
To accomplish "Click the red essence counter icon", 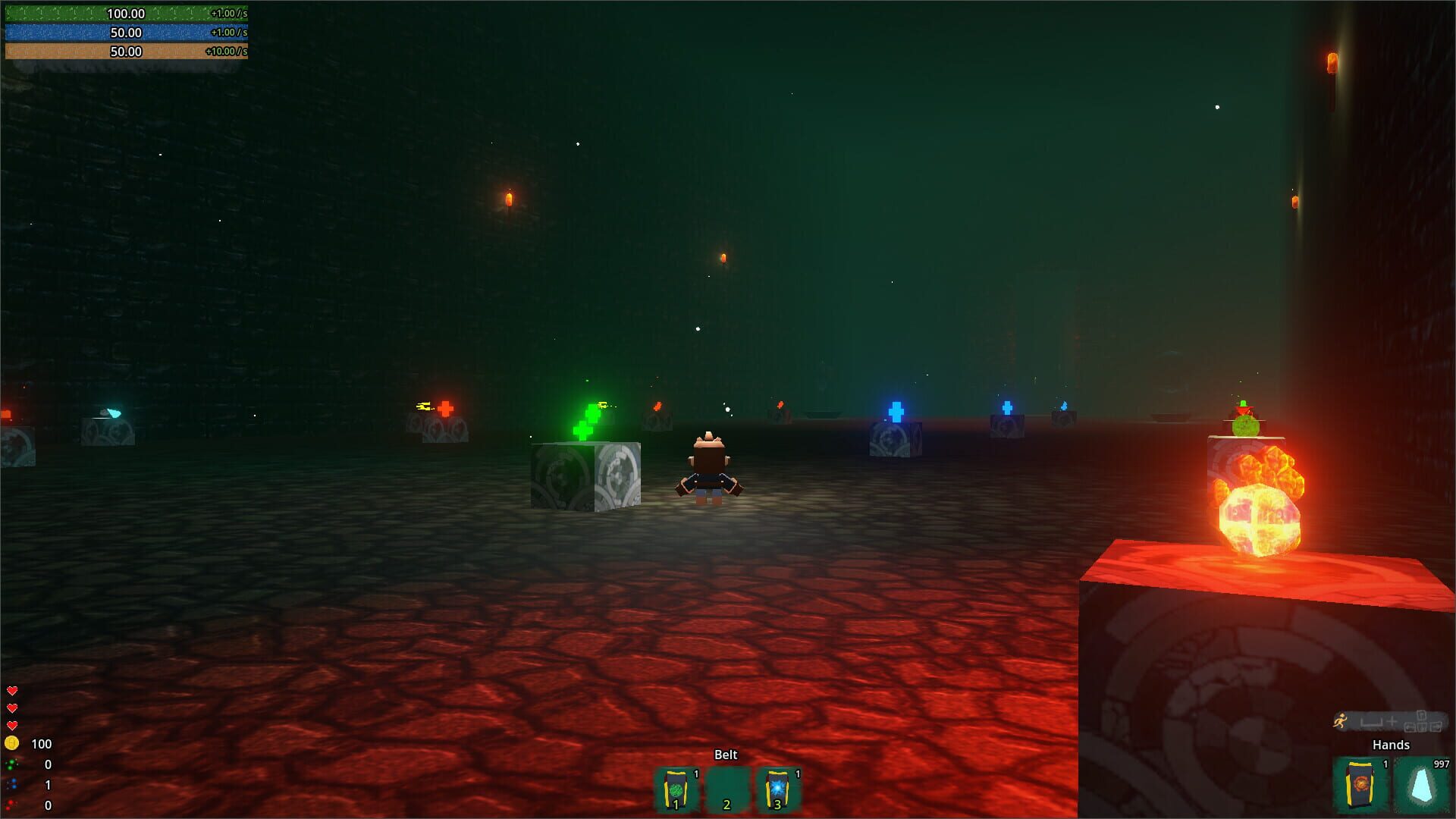I will pyautogui.click(x=10, y=805).
